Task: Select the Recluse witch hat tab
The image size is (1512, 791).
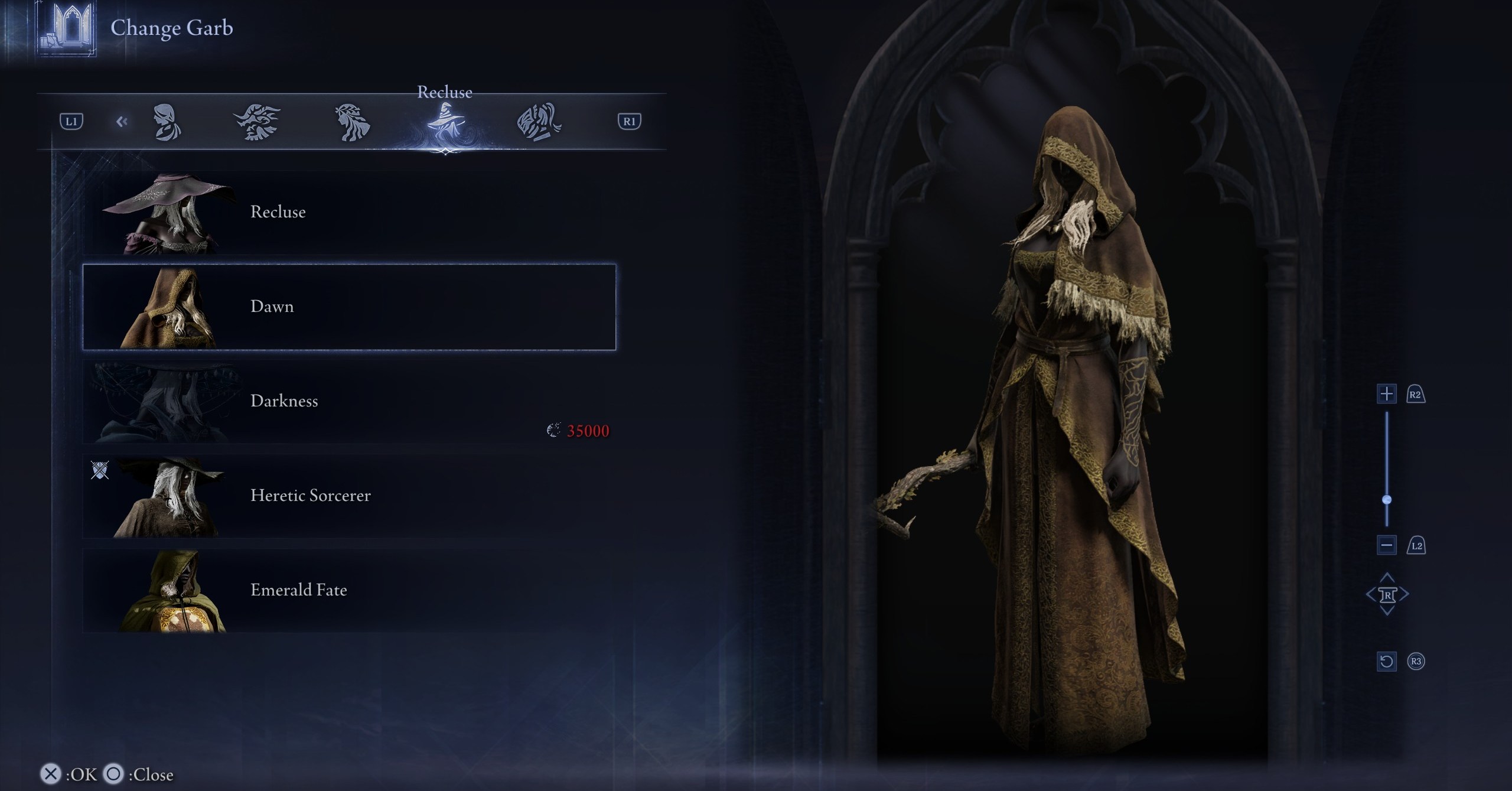Action: pos(445,122)
